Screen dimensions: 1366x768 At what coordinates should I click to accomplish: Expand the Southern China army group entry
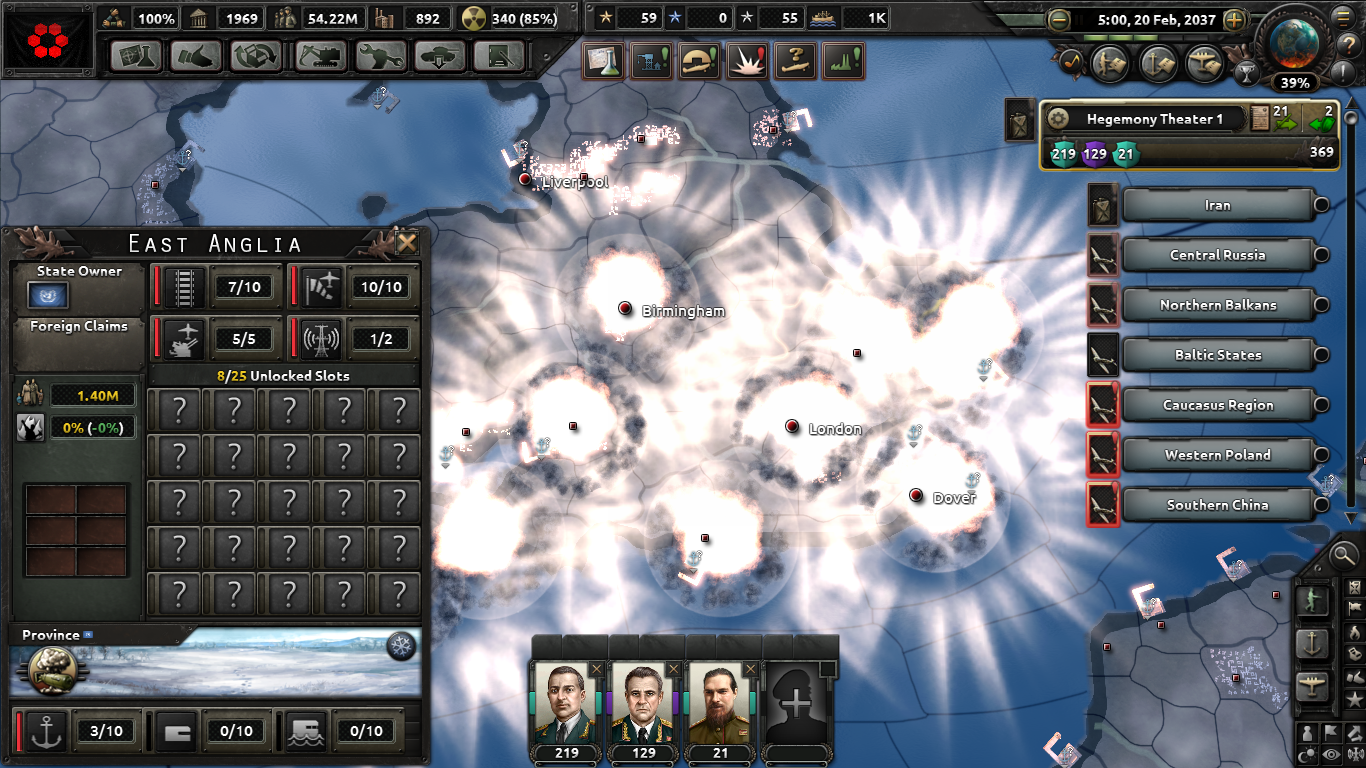tap(1320, 505)
